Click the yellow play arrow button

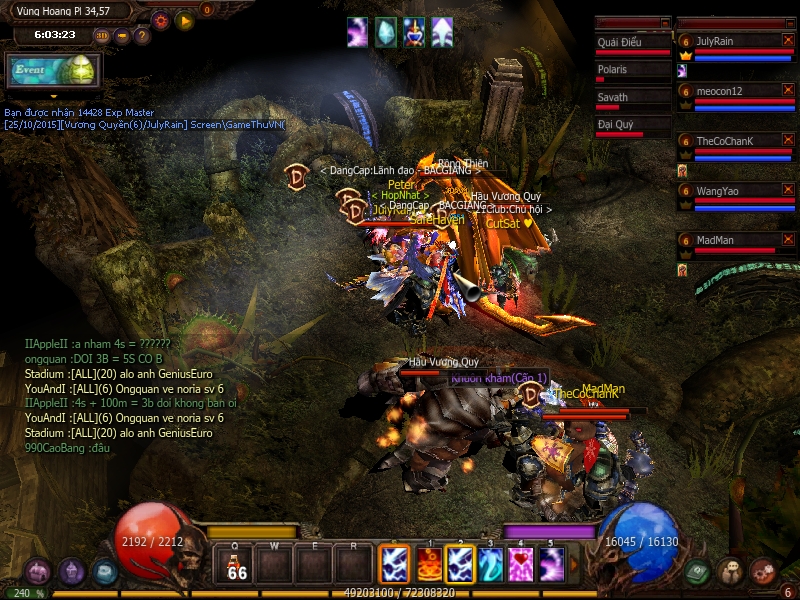(x=185, y=19)
